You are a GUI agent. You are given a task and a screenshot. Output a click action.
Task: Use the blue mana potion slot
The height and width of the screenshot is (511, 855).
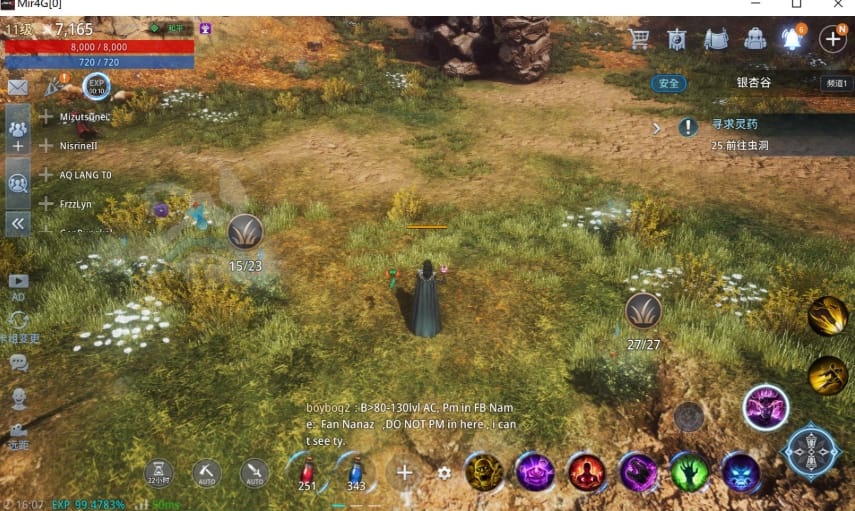355,471
